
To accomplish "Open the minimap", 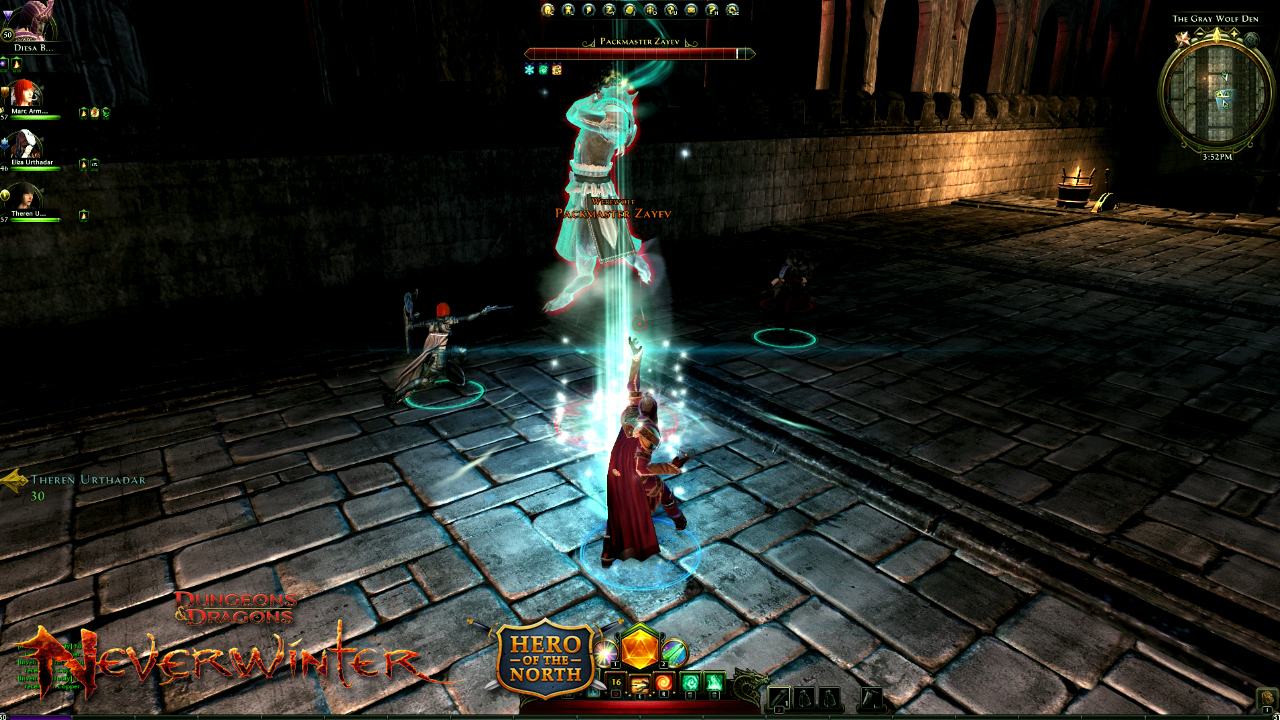I will point(1216,91).
